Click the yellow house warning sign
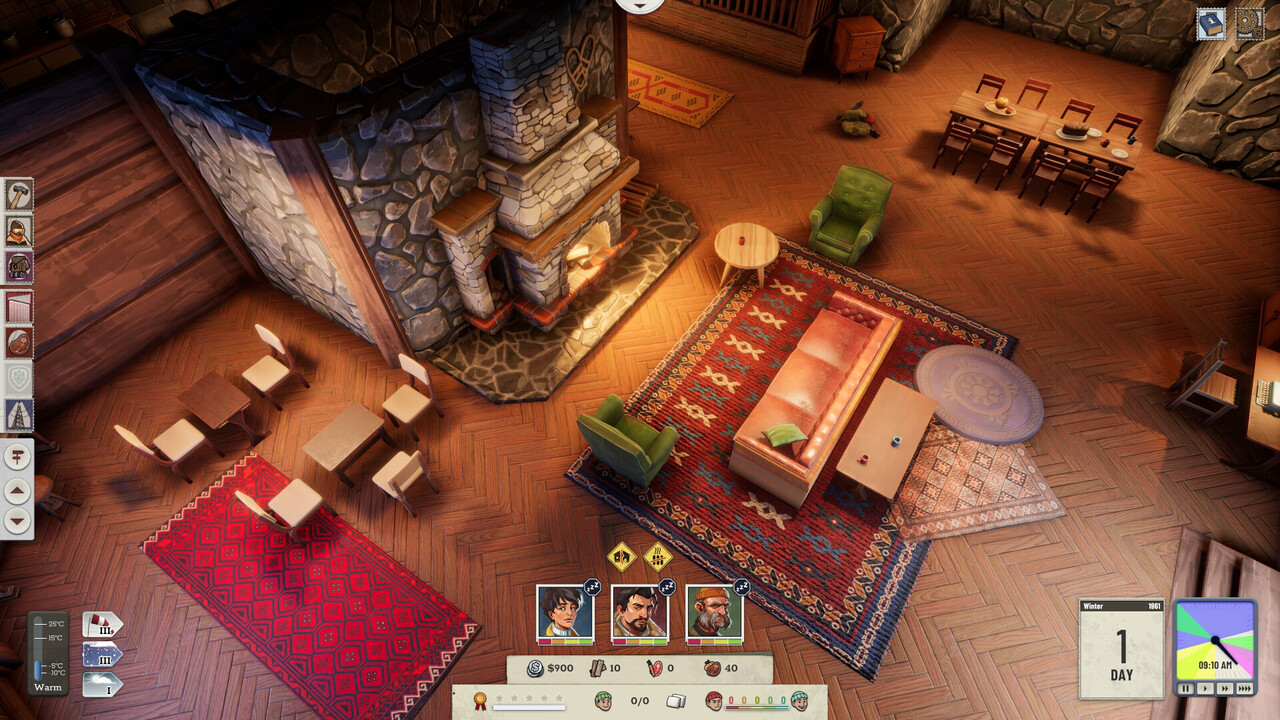The width and height of the screenshot is (1280, 720). 621,556
